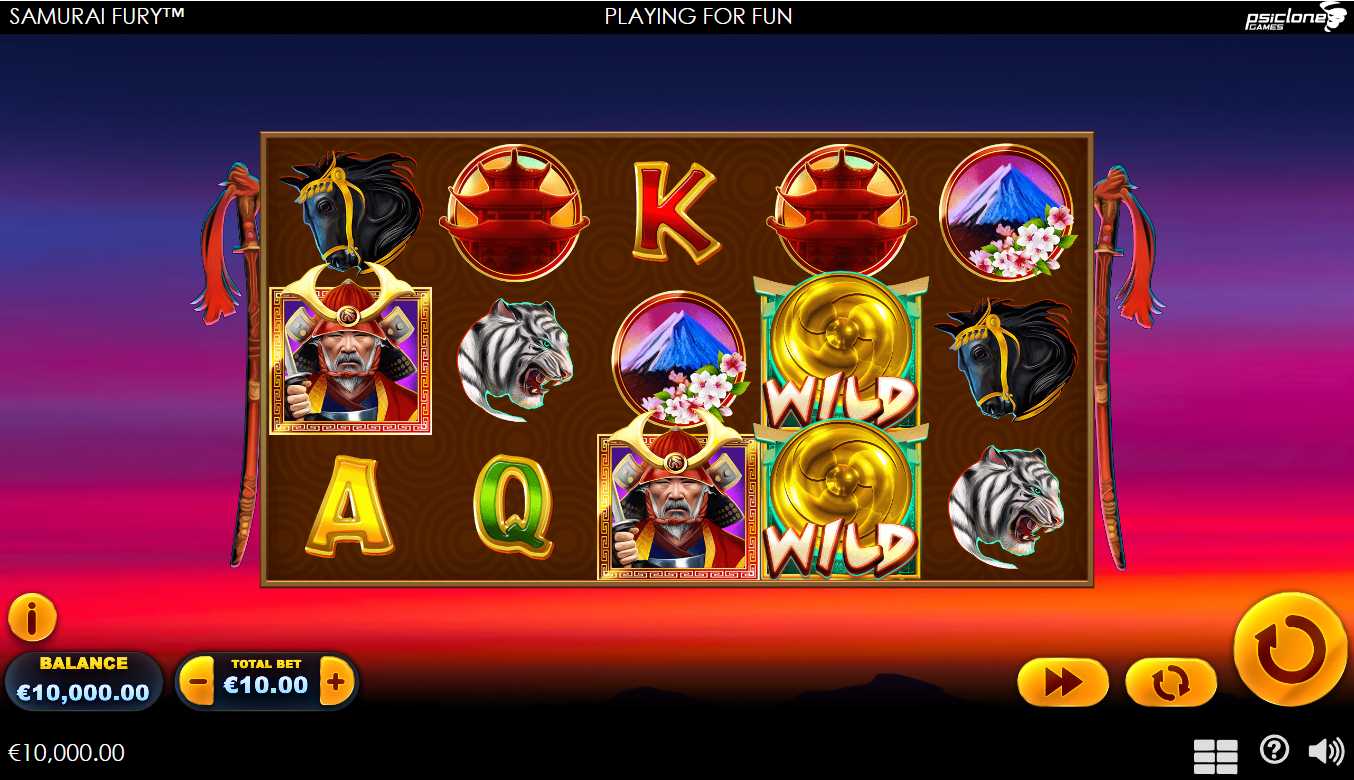
Task: Show help via the question mark icon
Action: click(1274, 750)
